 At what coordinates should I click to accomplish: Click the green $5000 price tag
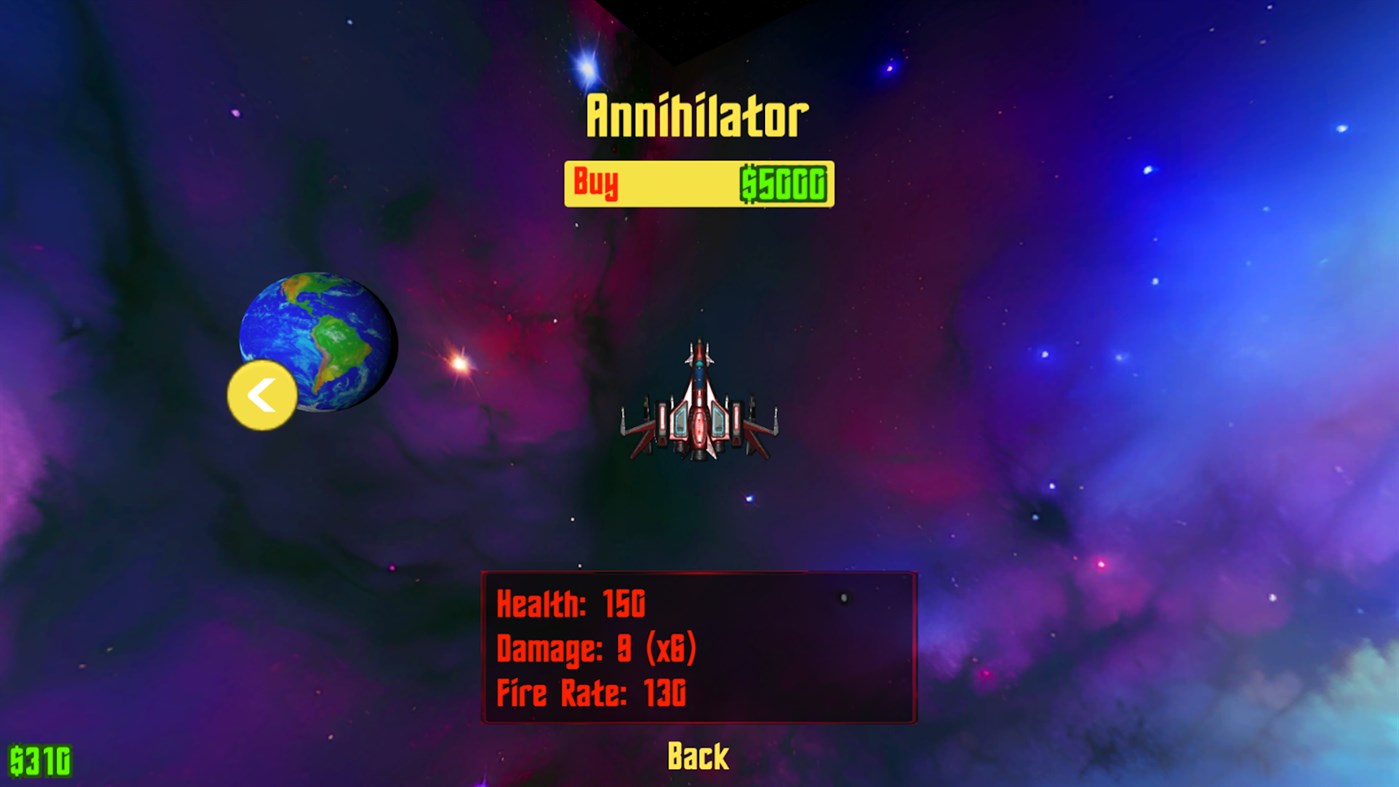(x=781, y=183)
